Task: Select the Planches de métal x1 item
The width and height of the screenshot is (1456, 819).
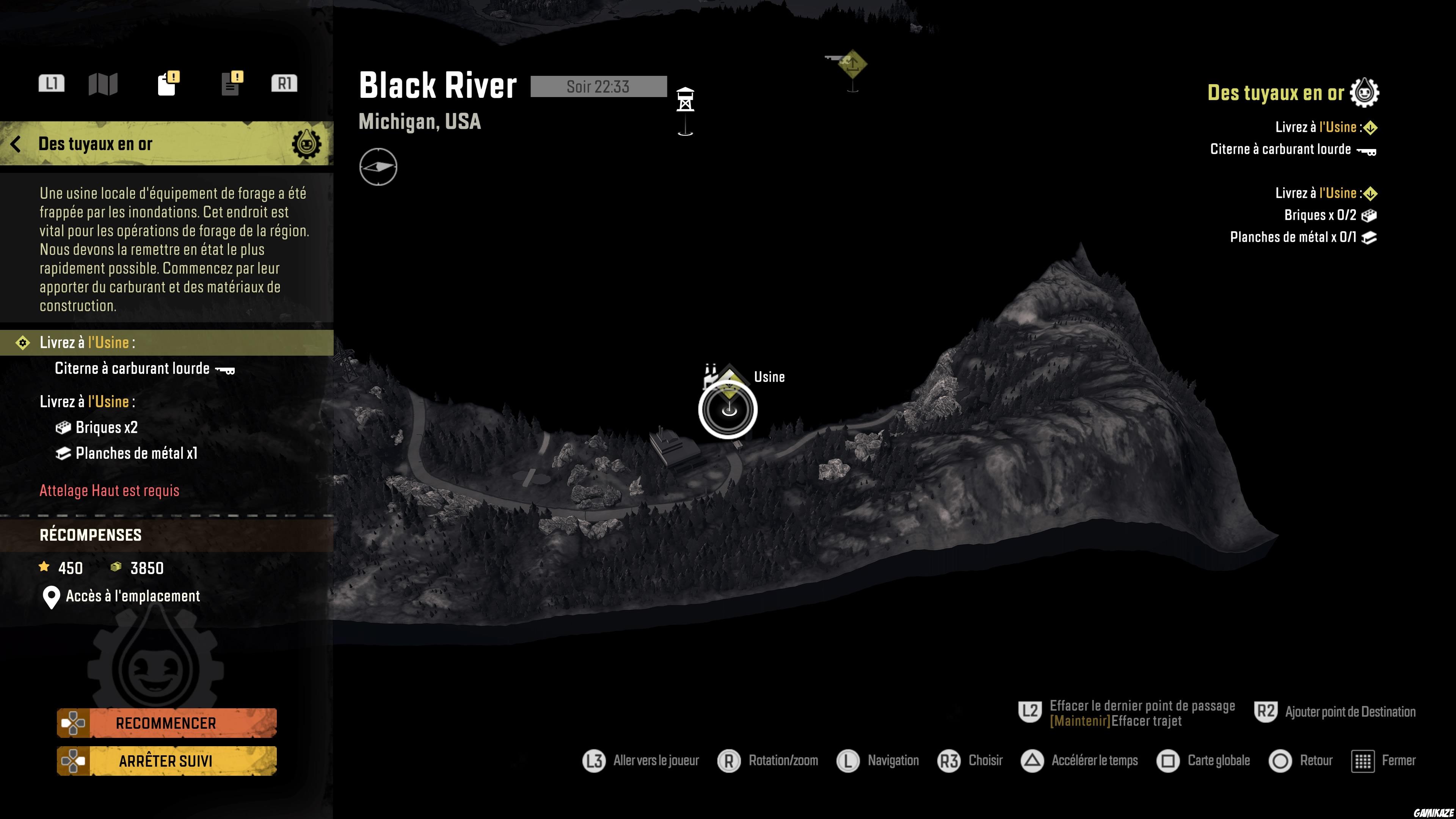Action: coord(136,453)
